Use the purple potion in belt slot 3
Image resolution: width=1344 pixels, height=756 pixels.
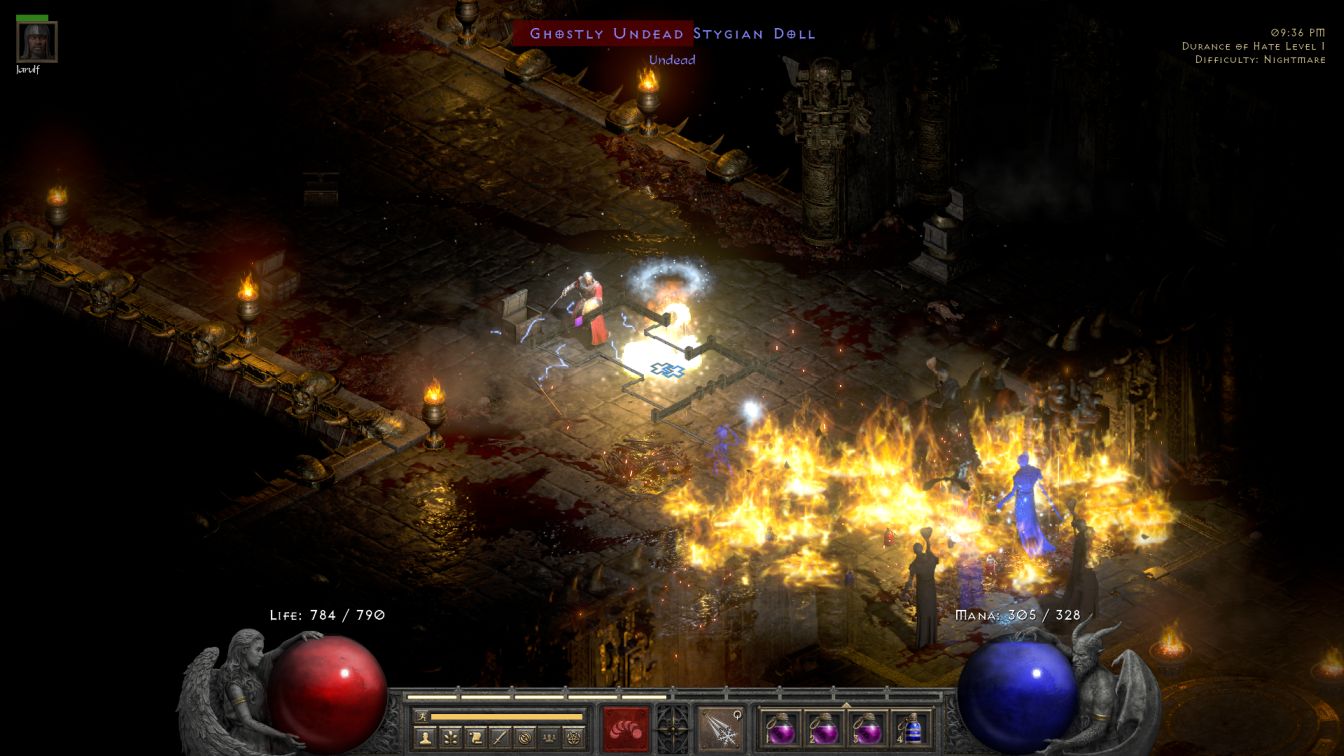click(x=867, y=728)
